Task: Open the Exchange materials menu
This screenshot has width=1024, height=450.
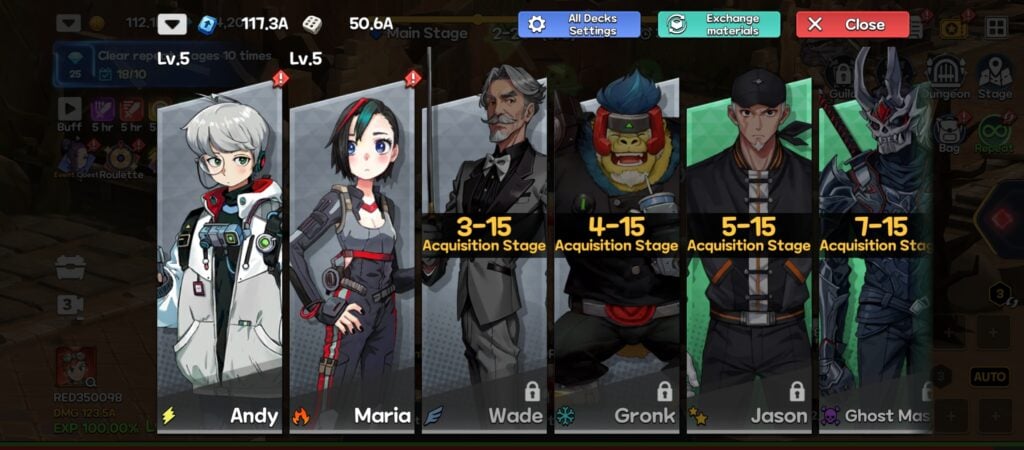Action: tap(718, 25)
